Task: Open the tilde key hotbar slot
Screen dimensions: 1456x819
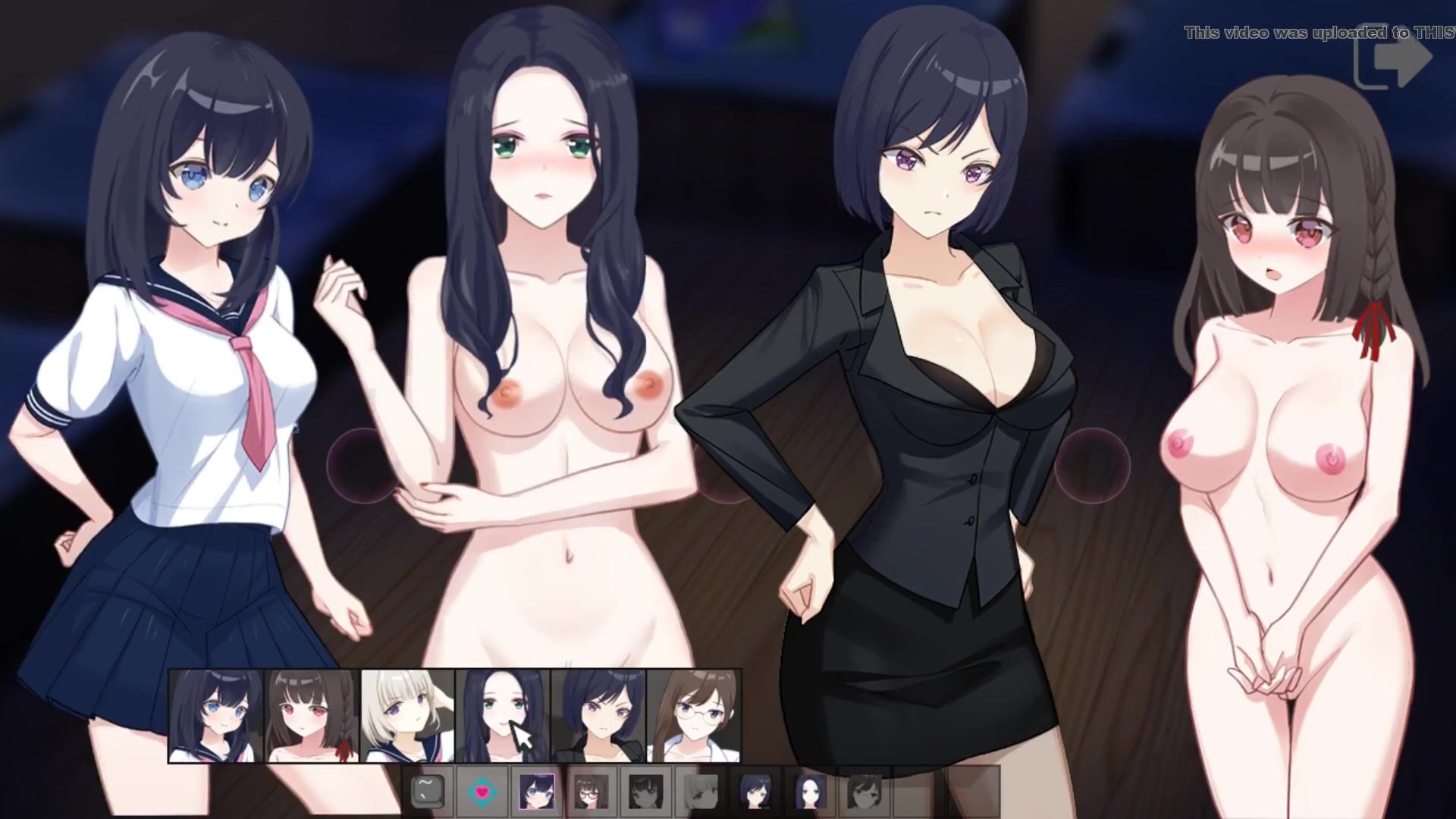Action: (428, 792)
